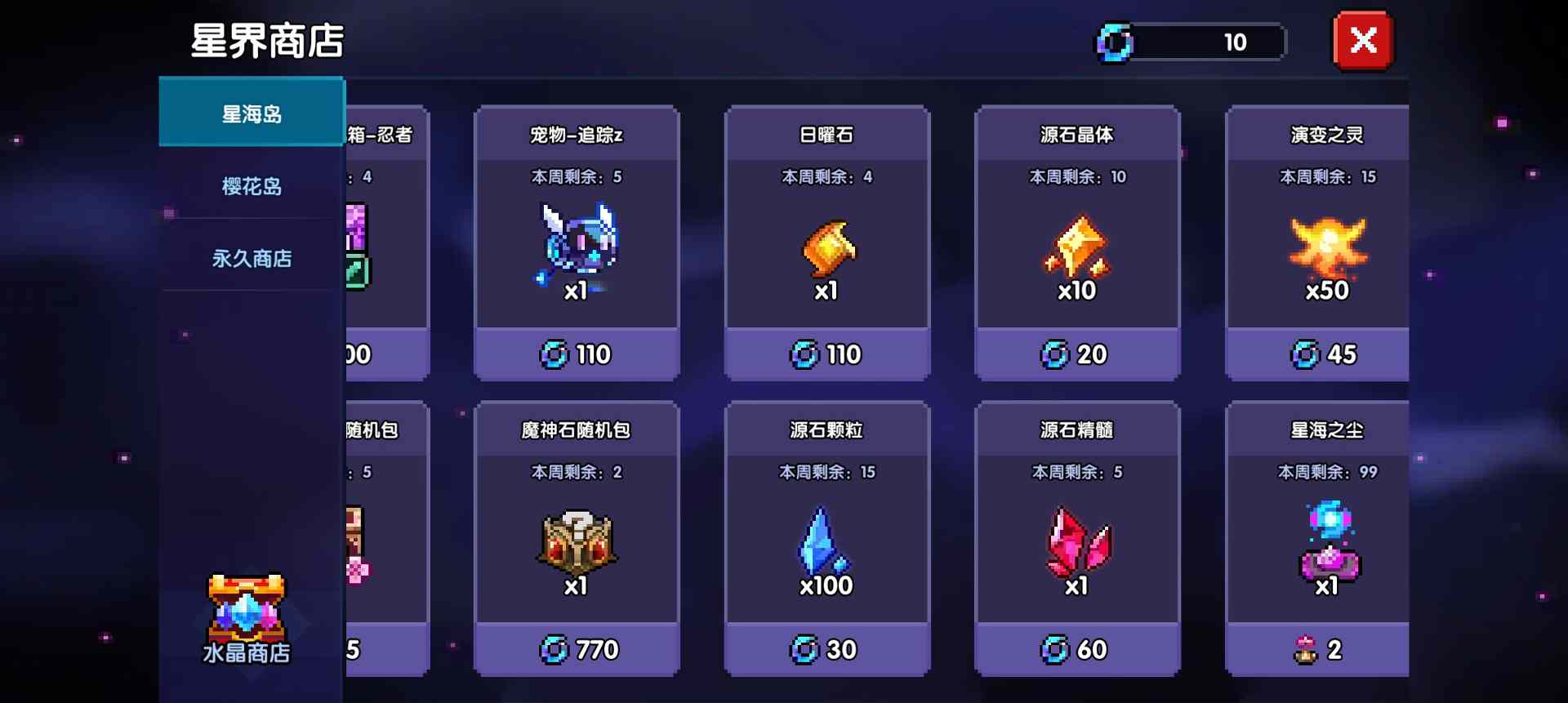Click the 源石精髓 red essence icon

(1076, 543)
